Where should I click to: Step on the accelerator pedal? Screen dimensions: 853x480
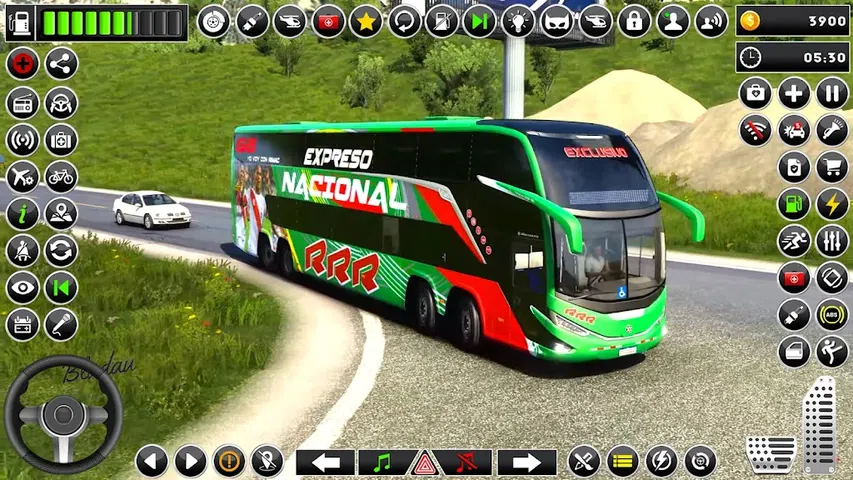pyautogui.click(x=819, y=425)
